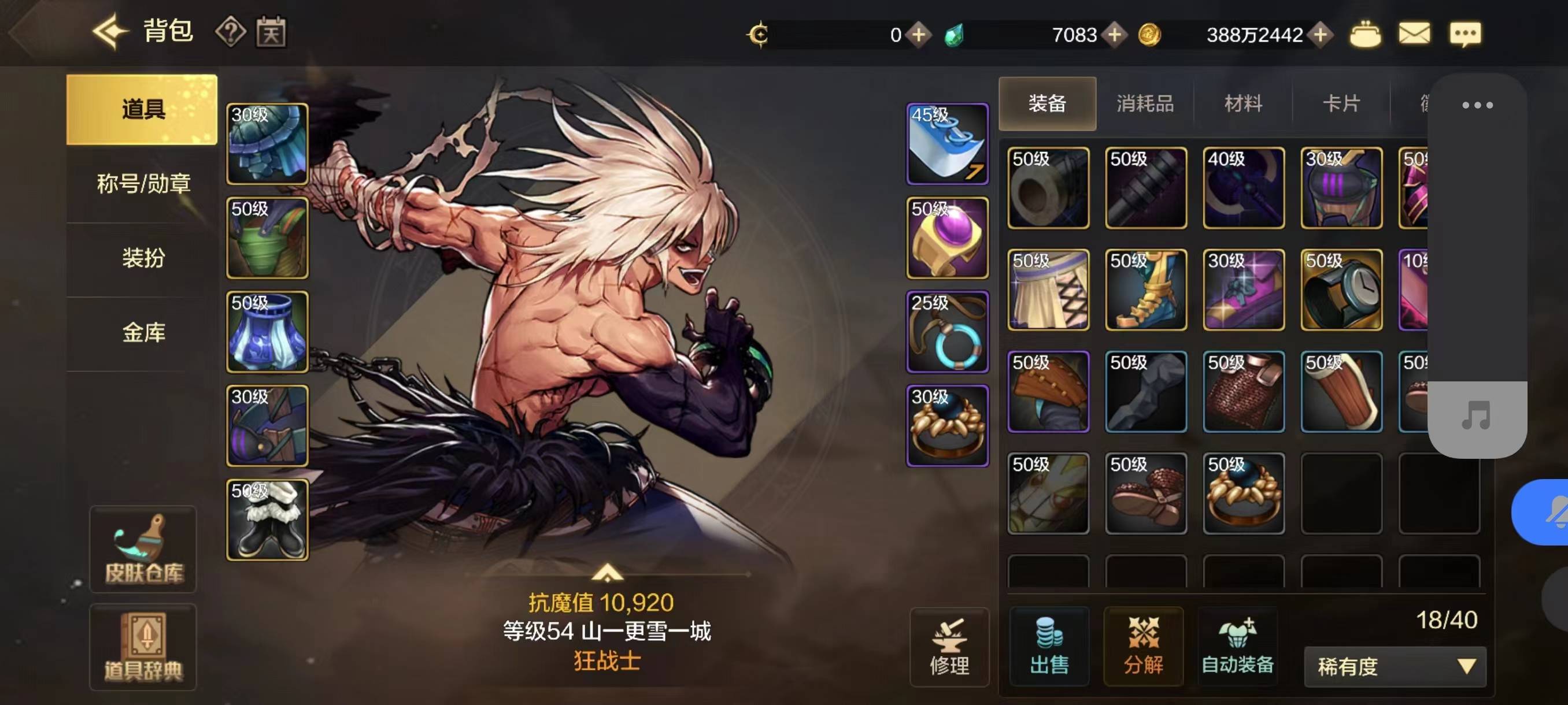The height and width of the screenshot is (705, 1568).
Task: Switch to the 材料 tab
Action: [1242, 103]
